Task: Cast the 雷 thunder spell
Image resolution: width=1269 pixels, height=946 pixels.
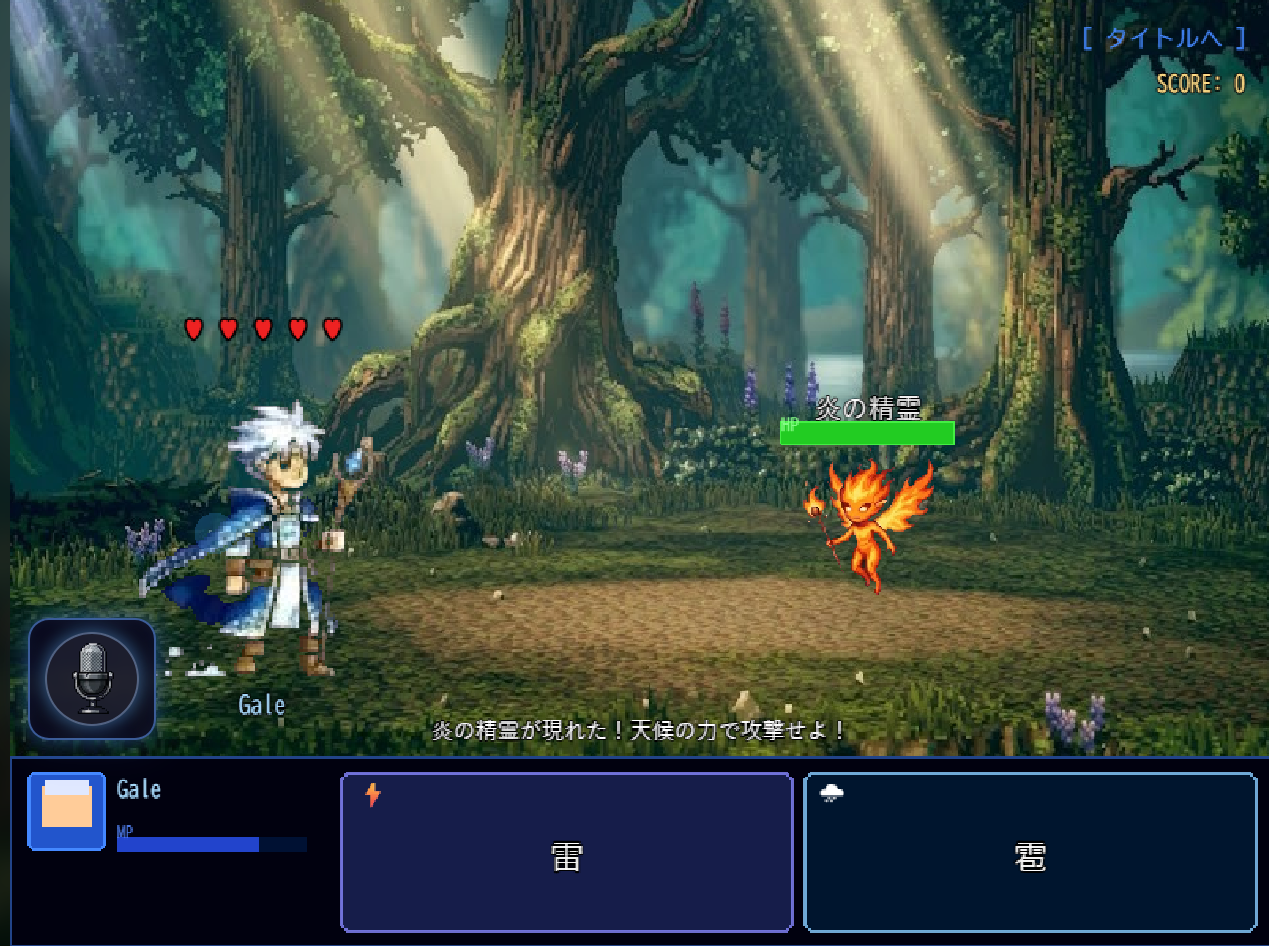Action: tap(566, 853)
